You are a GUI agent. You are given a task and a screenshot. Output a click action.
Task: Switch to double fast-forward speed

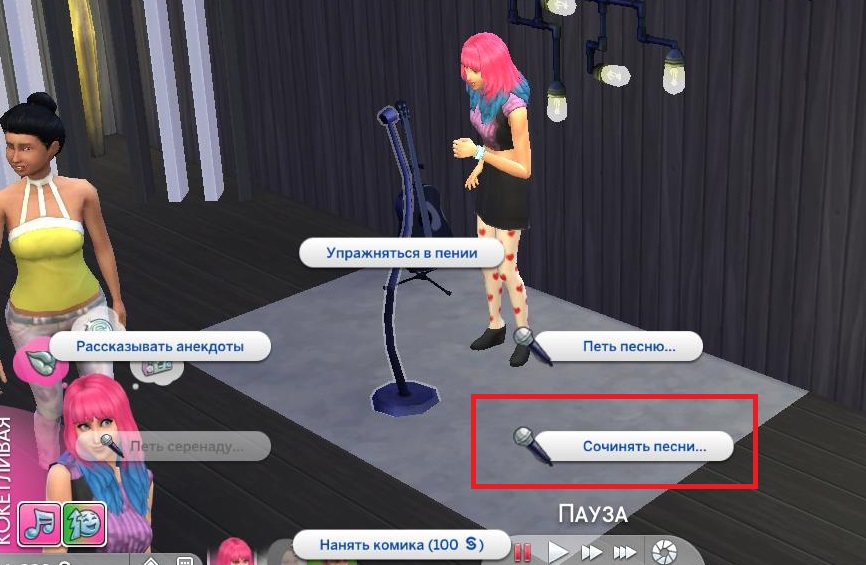click(592, 551)
